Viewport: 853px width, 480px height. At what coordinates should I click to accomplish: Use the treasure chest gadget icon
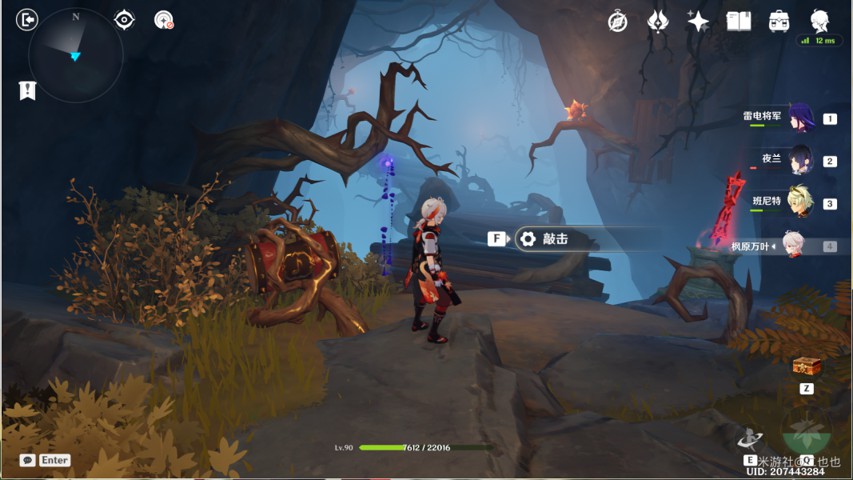[805, 367]
